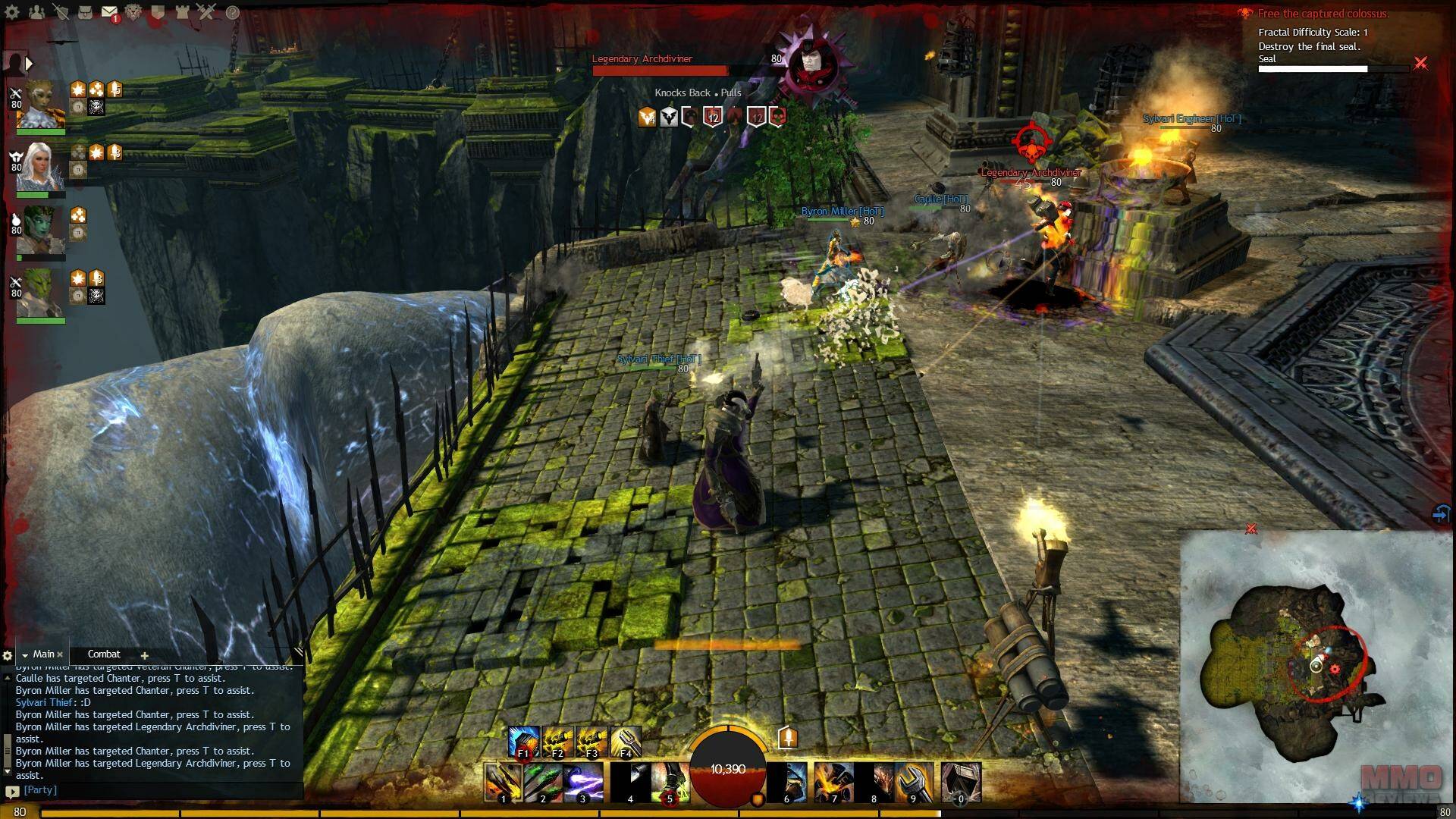Click the minimap

point(1316,667)
